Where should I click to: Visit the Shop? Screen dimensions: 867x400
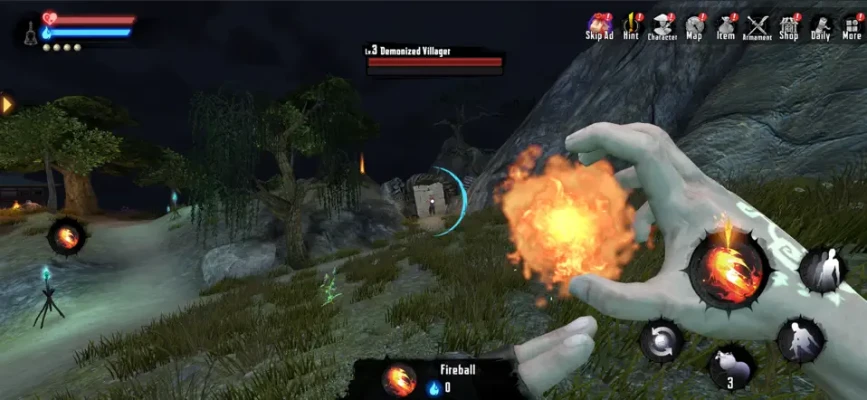(789, 26)
